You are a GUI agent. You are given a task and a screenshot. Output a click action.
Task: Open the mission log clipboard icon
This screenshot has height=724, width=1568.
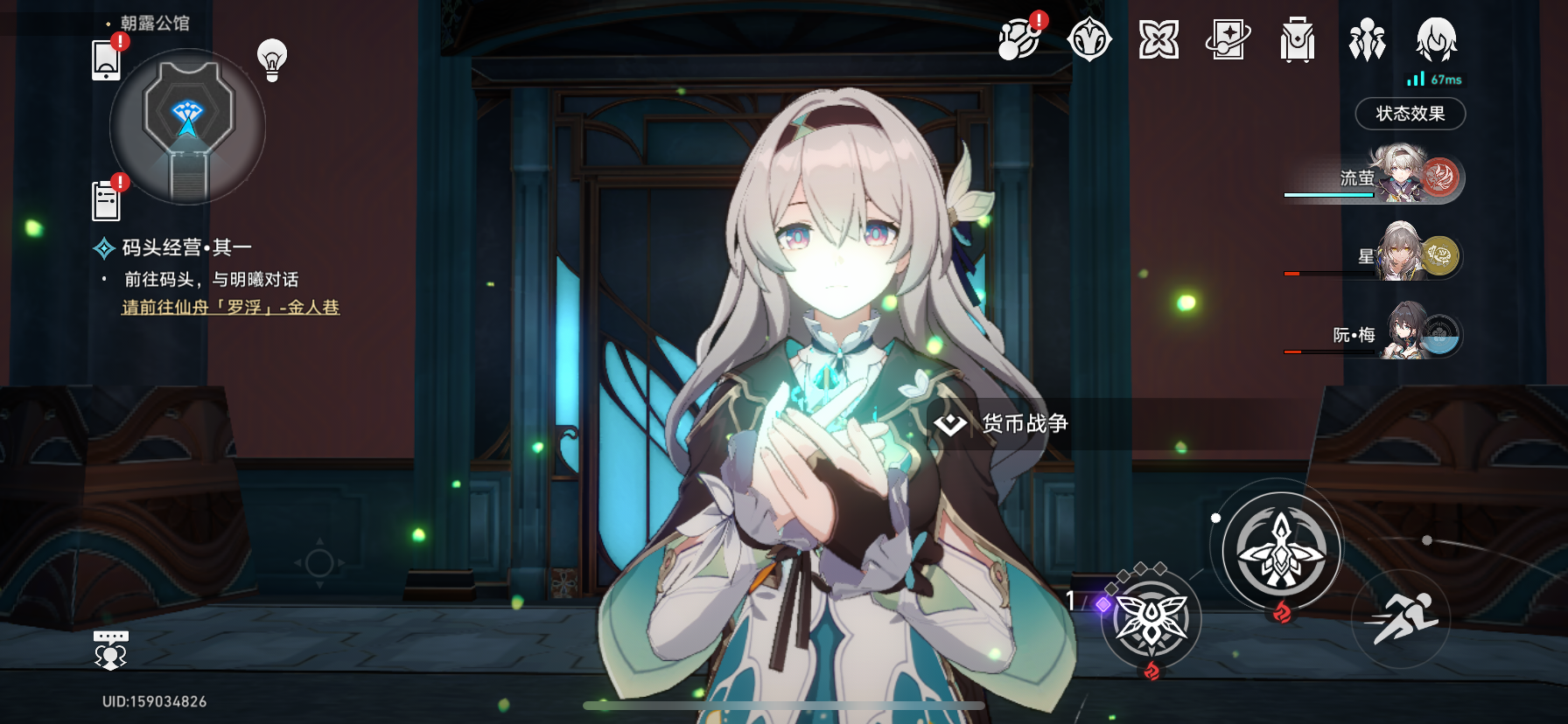pos(106,201)
